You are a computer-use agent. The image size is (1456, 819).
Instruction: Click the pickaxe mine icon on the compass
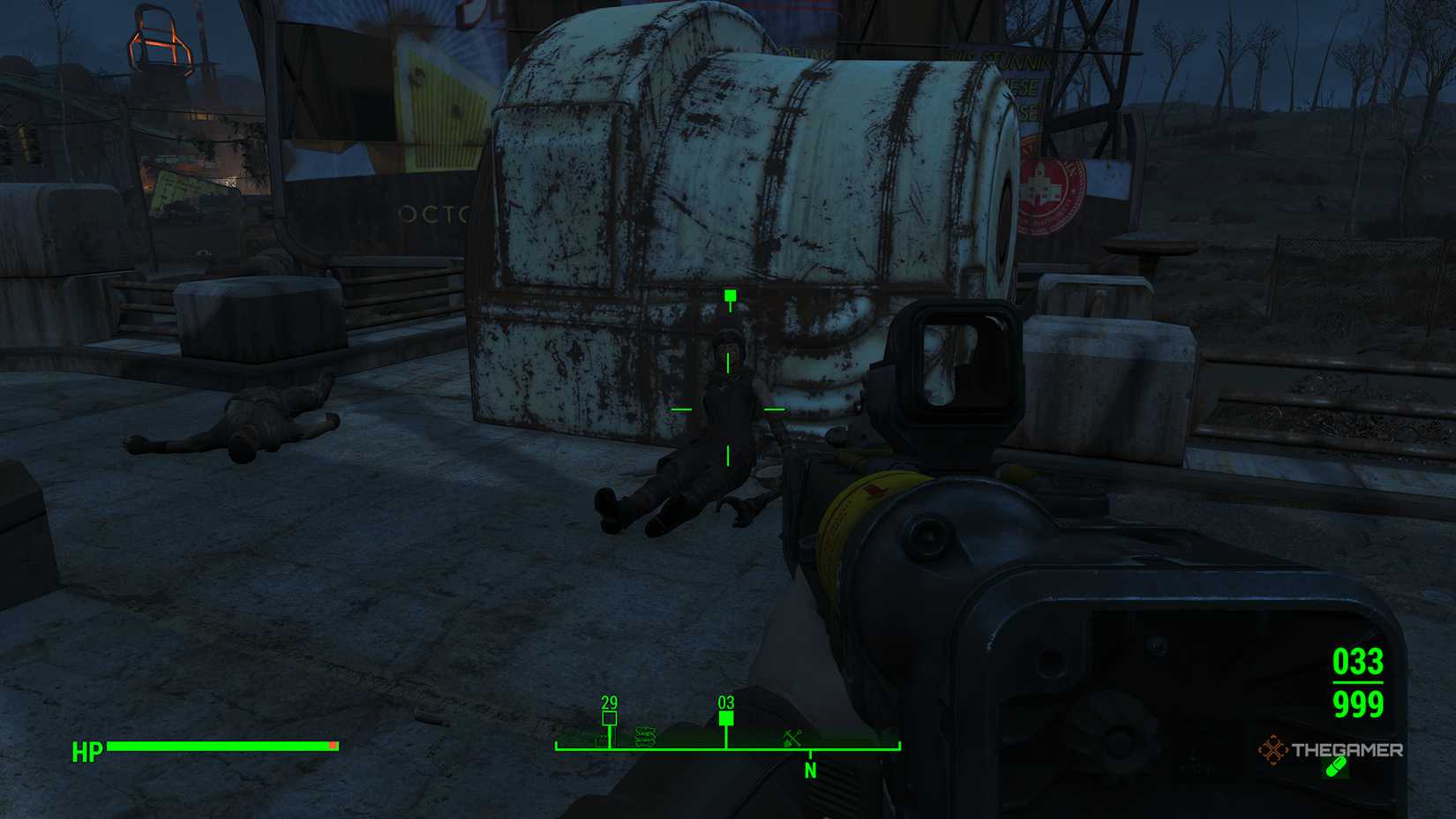coord(792,738)
